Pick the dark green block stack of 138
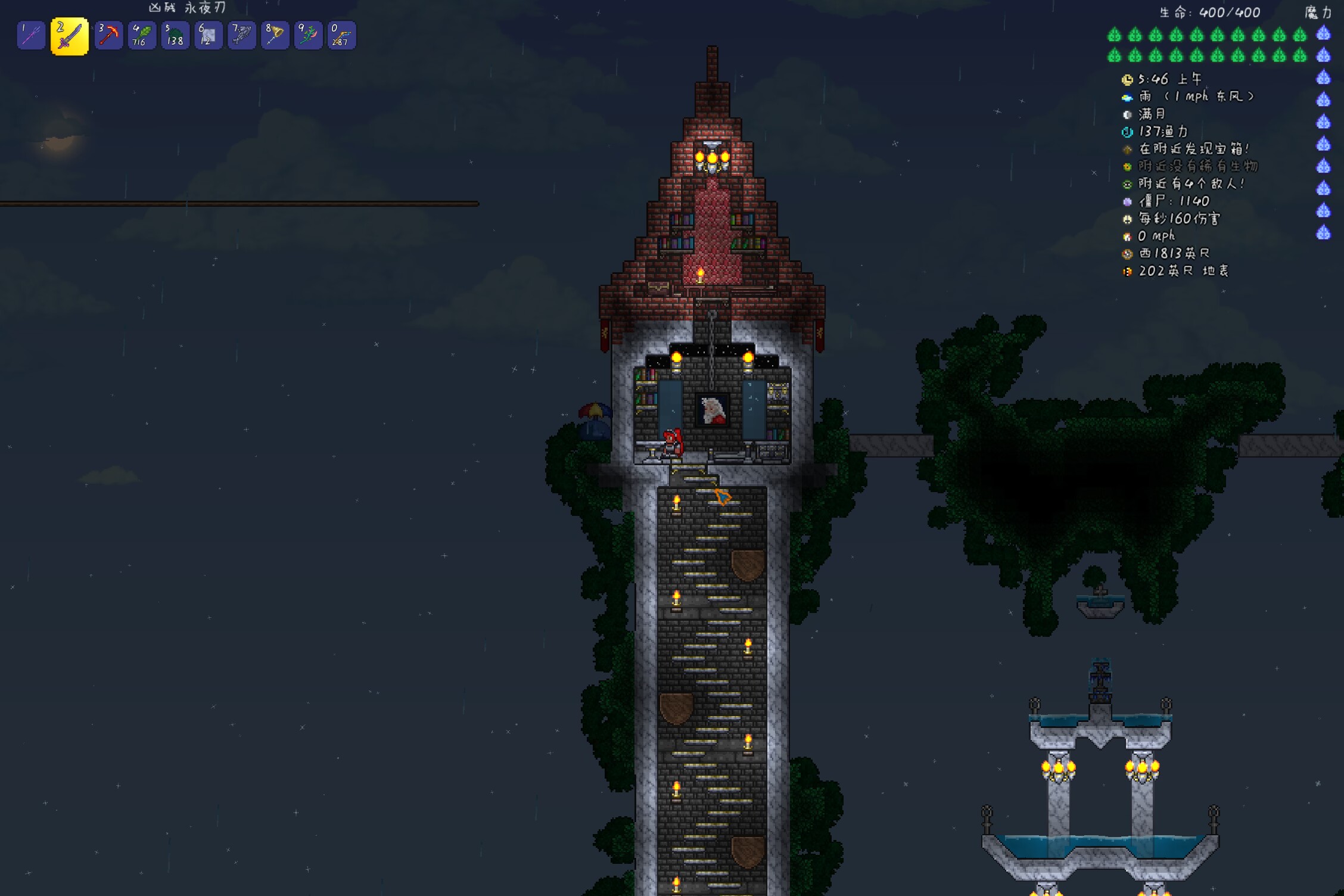This screenshot has height=896, width=1344. point(175,36)
